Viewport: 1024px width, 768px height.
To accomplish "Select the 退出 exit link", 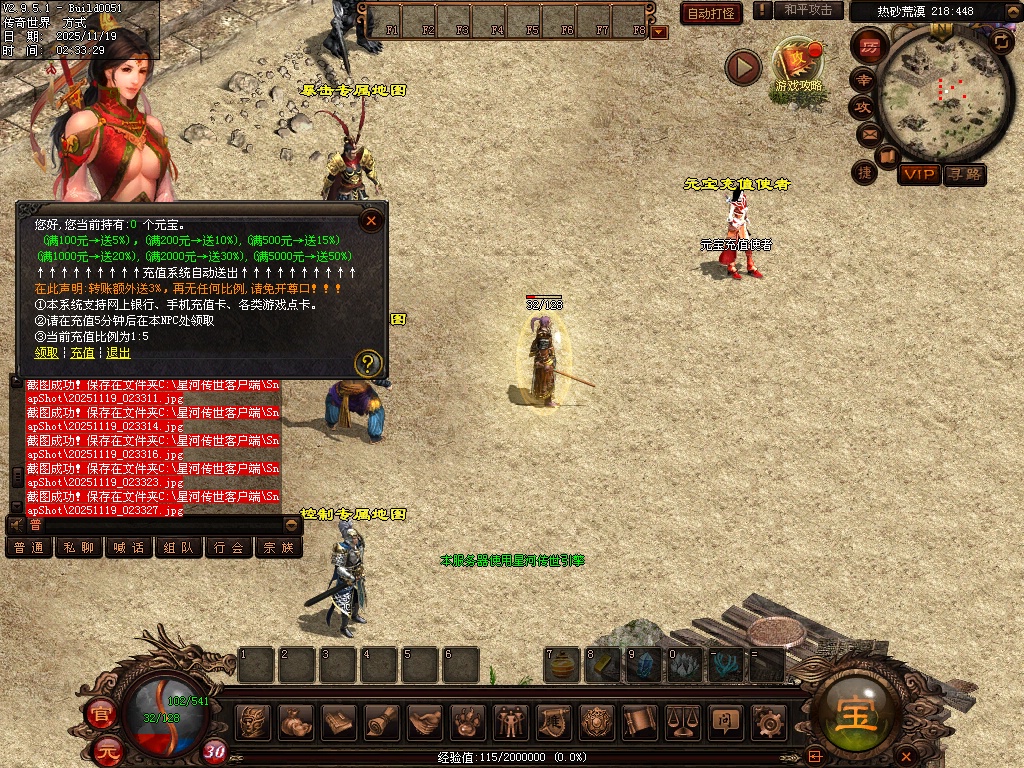I will tap(118, 353).
